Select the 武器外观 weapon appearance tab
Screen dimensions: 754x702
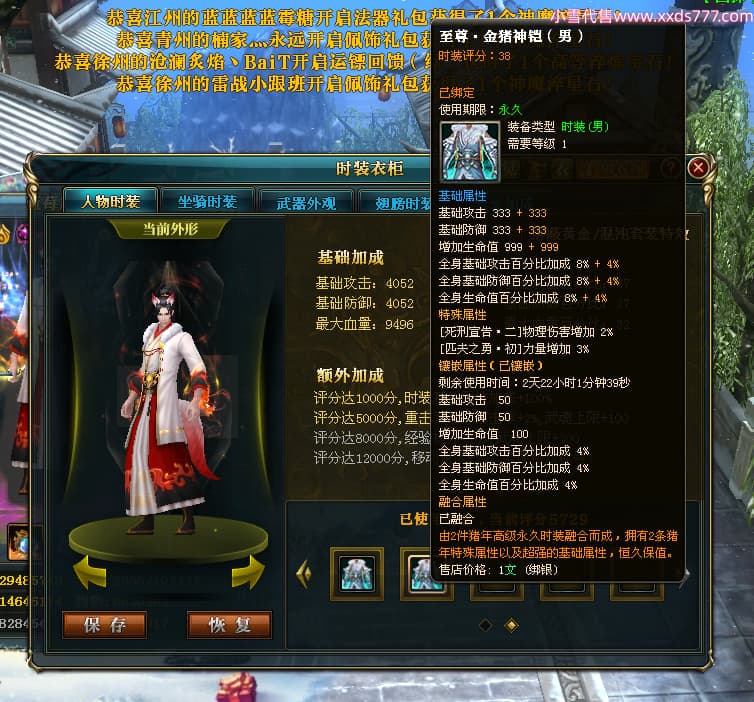point(306,202)
